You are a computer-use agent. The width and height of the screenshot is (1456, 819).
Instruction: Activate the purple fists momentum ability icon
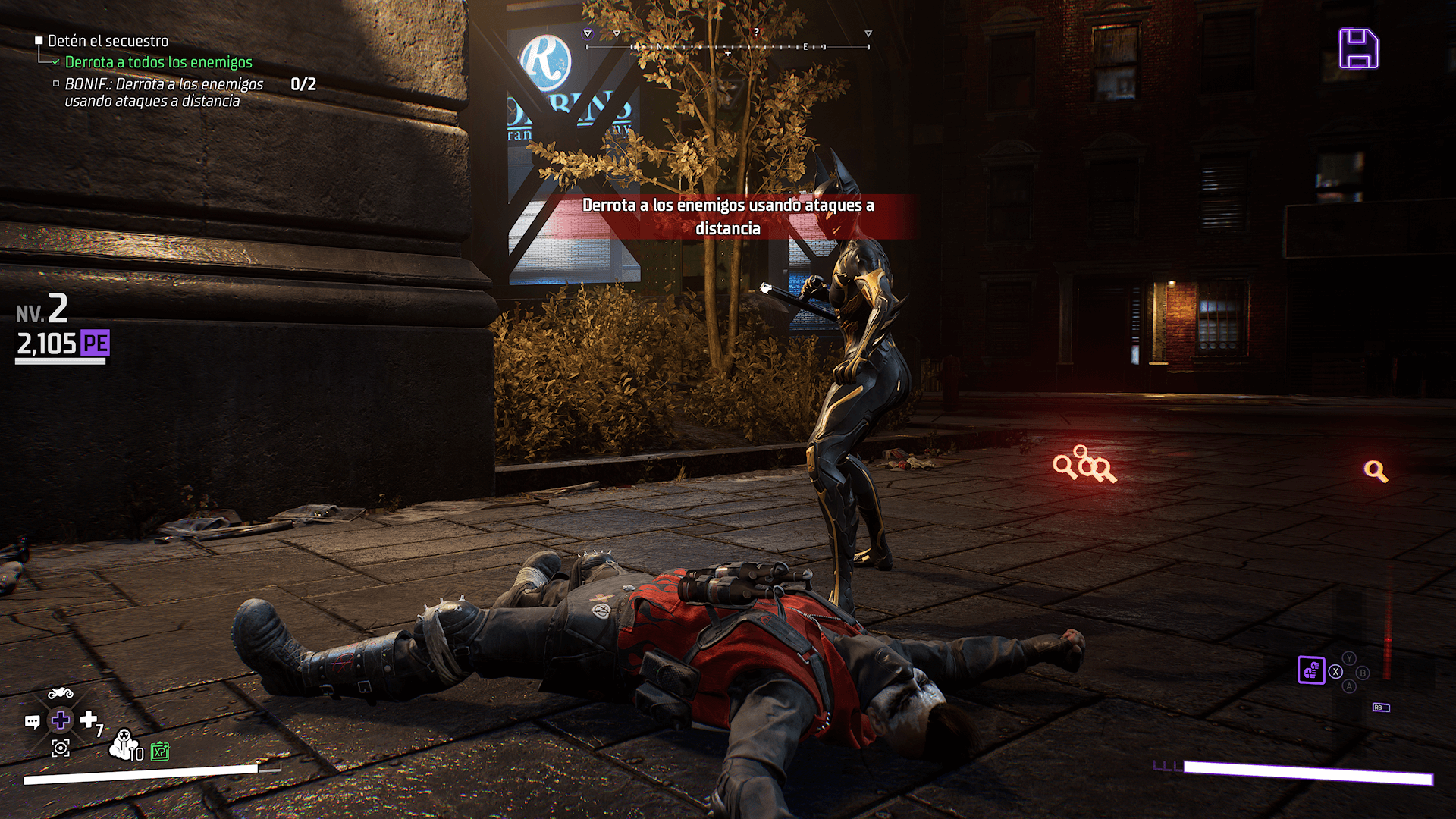click(x=1310, y=670)
